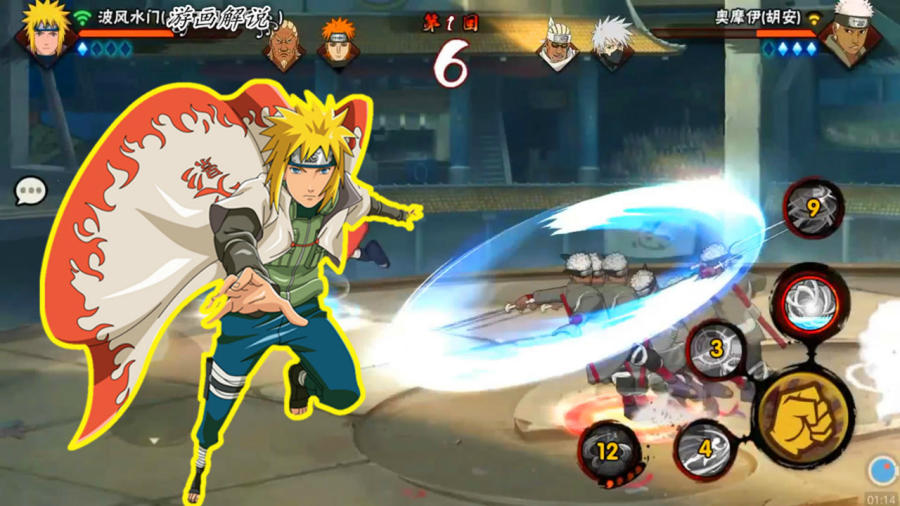The width and height of the screenshot is (900, 506).
Task: Use the skill showing a 4 cooldown
Action: coord(705,448)
